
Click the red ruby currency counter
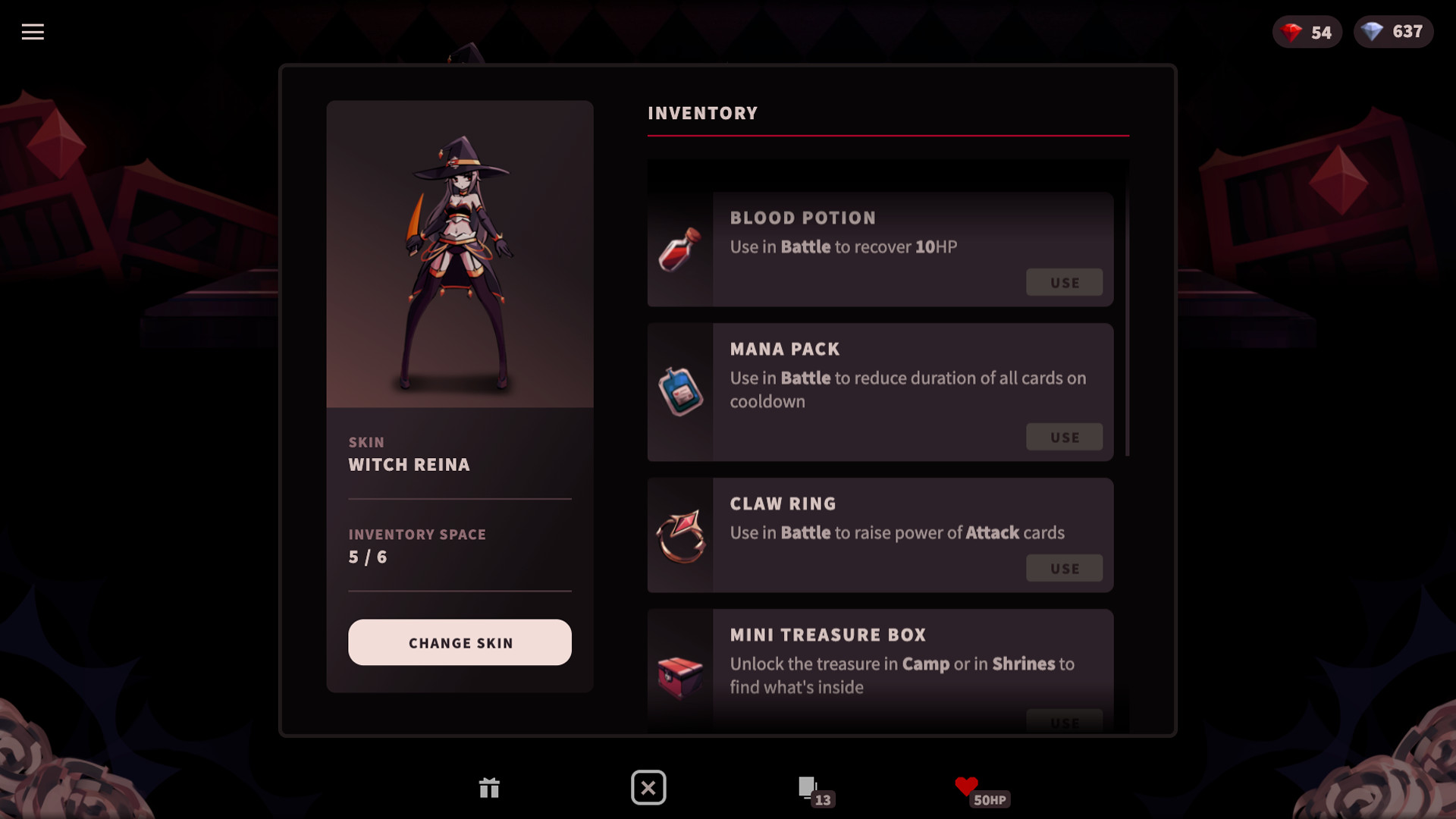coord(1307,32)
